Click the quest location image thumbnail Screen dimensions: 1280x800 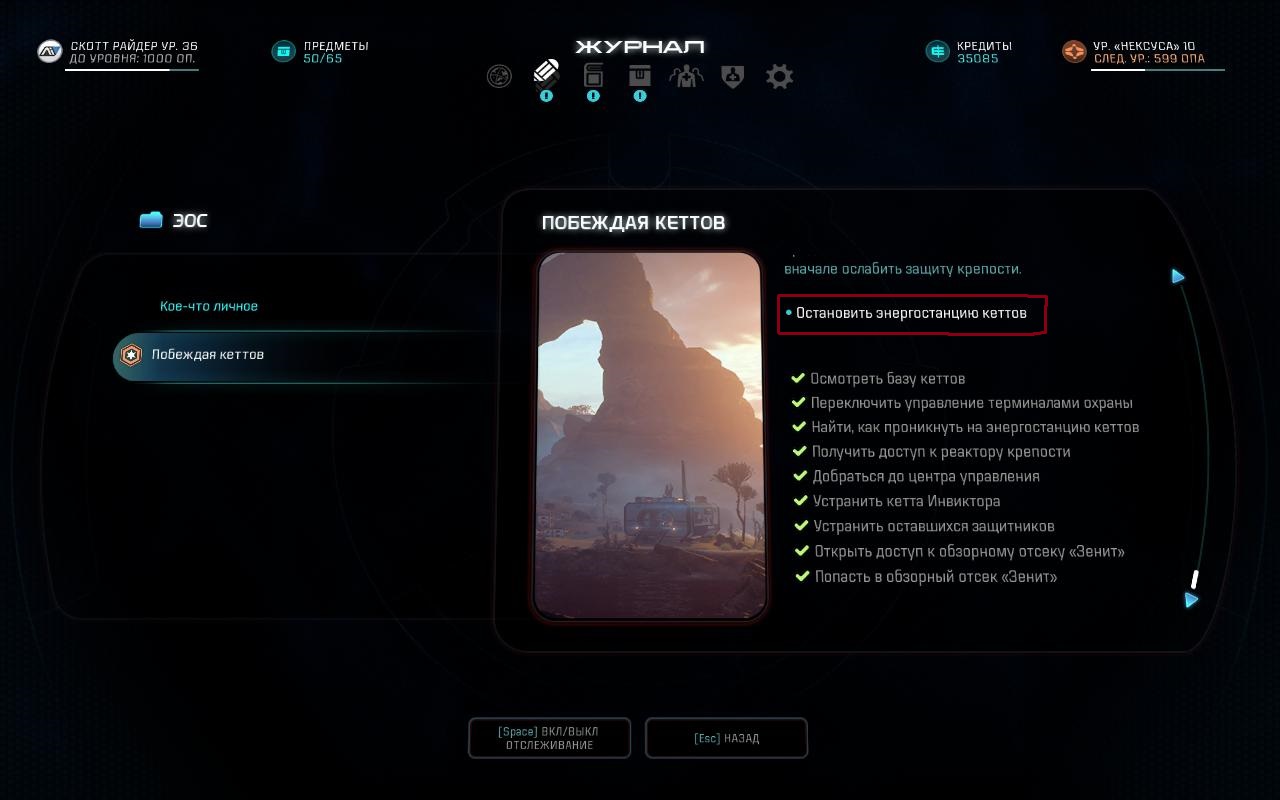coord(650,435)
